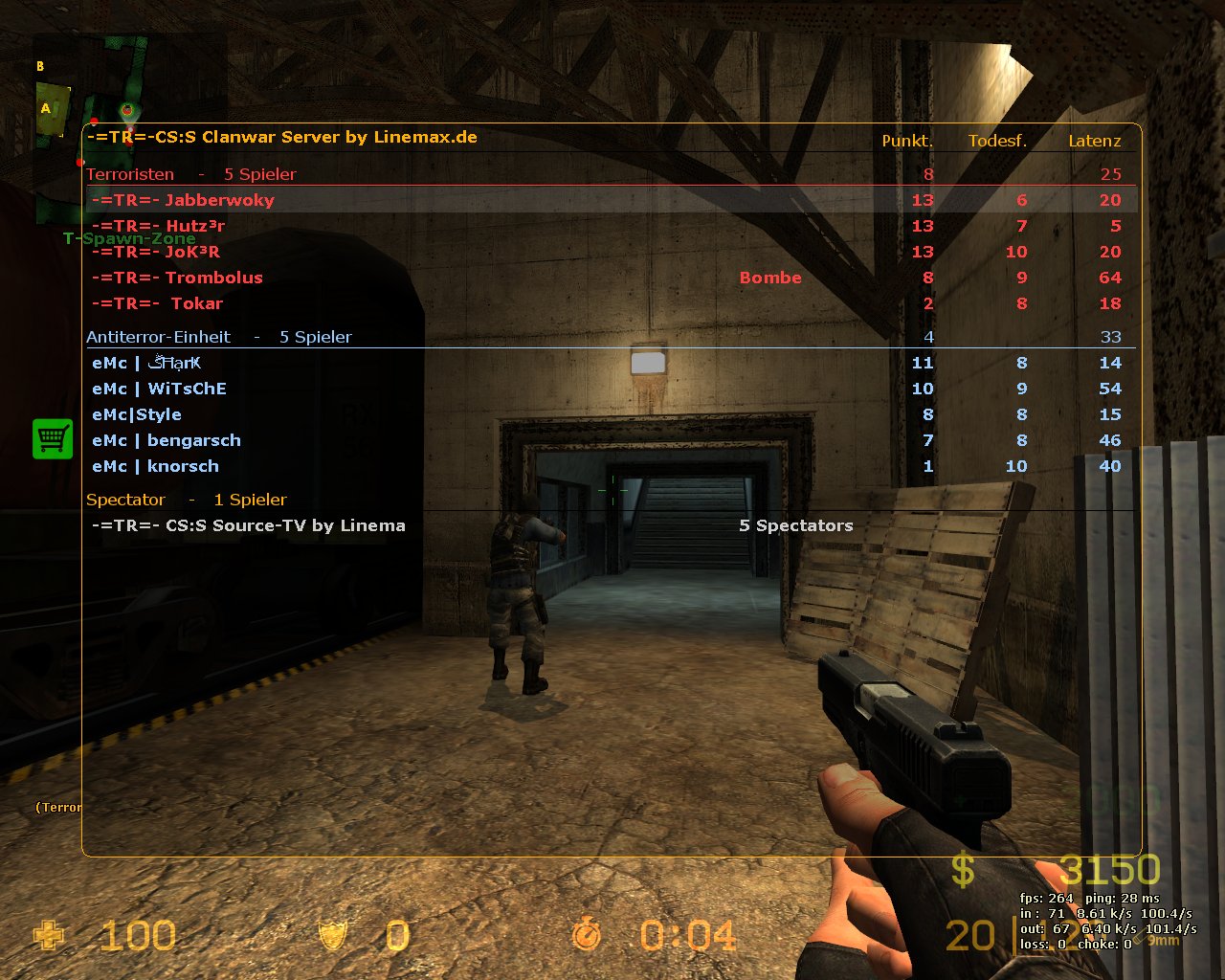Screen dimensions: 1225x980
Task: Open the green shopping cart buy icon
Action: [53, 438]
